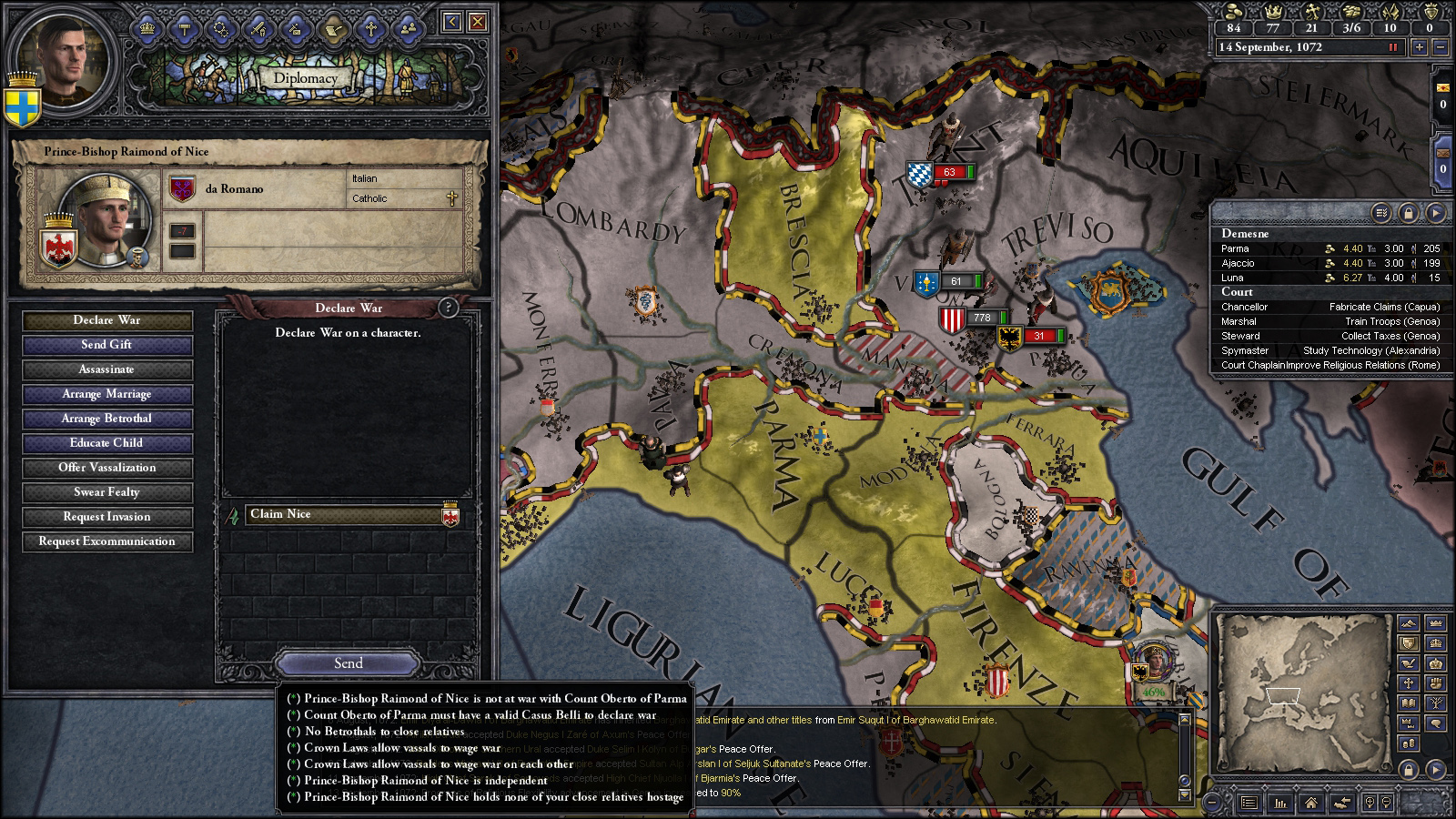Choose the Swear Fealty action
This screenshot has height=819, width=1456.
tap(107, 492)
